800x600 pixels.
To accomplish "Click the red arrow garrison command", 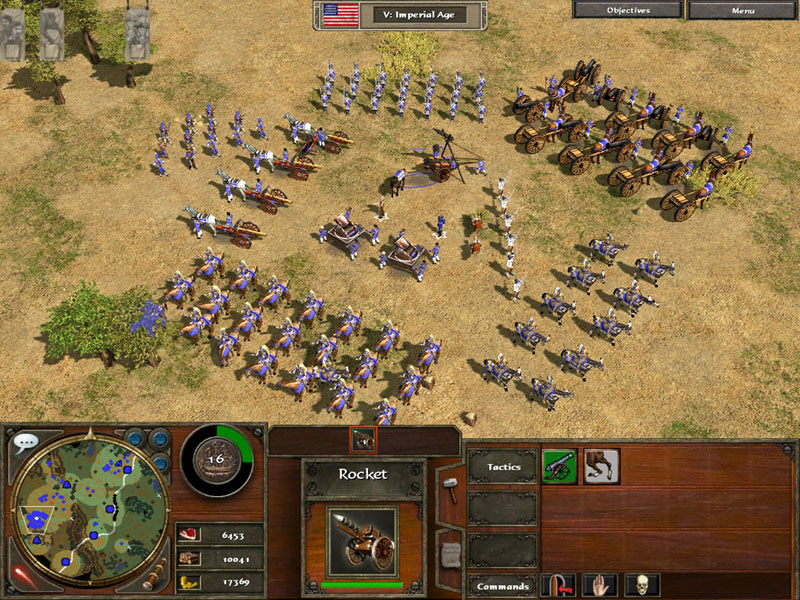I will click(x=558, y=586).
